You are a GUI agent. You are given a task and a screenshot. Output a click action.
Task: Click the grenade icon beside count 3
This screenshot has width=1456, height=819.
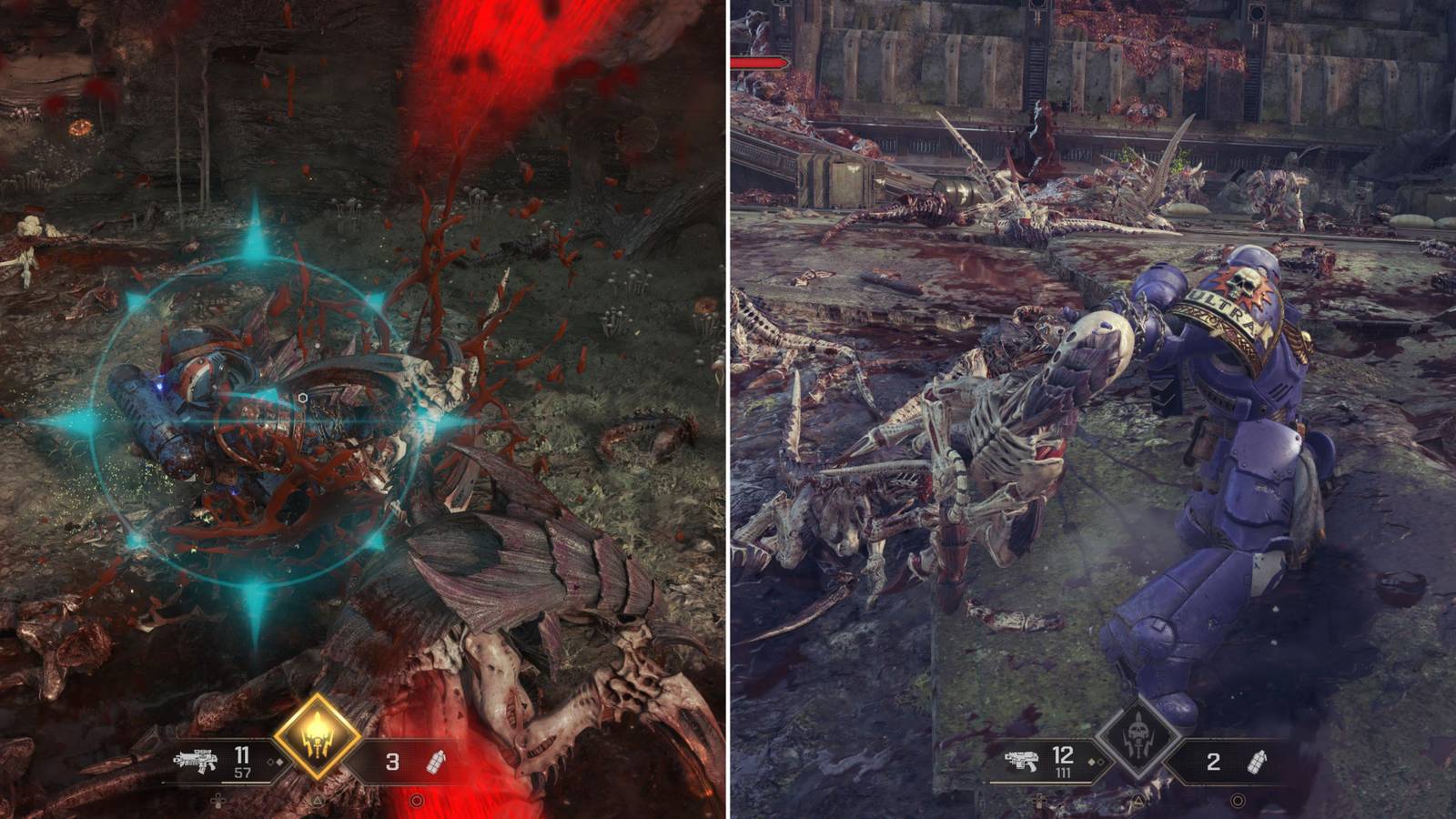coord(436,762)
